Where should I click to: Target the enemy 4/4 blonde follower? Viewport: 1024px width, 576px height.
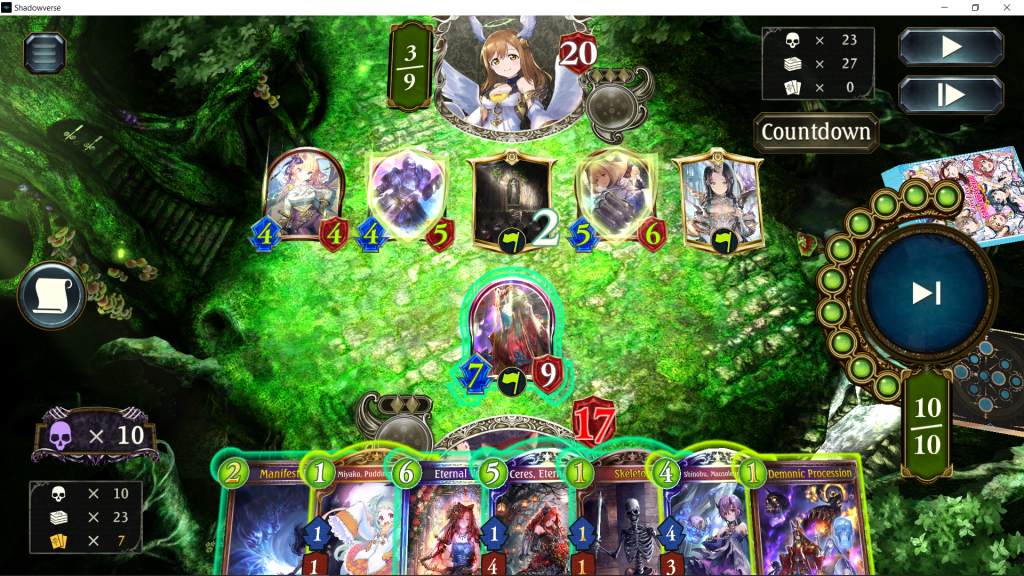point(304,192)
